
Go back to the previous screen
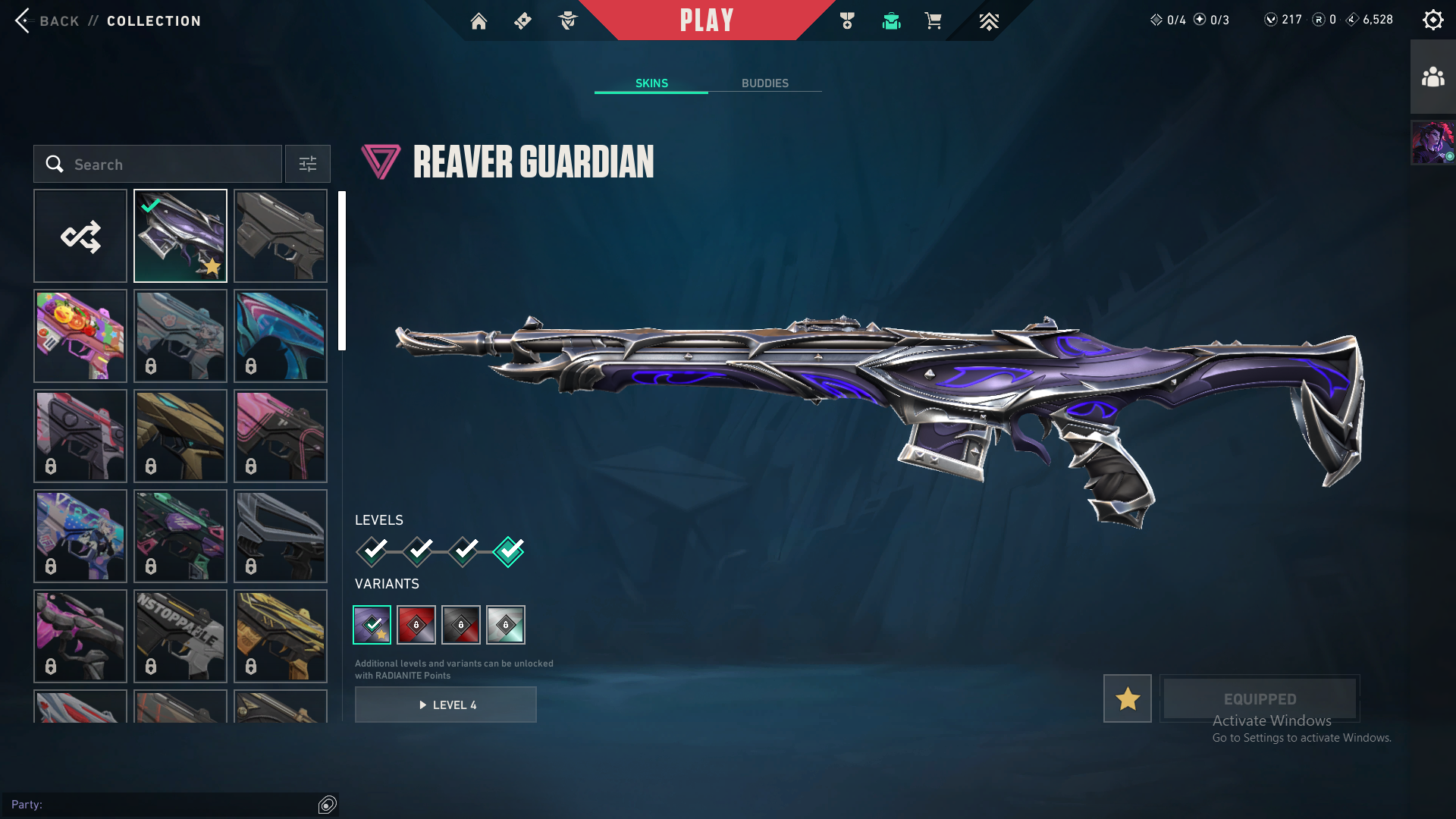(x=47, y=20)
